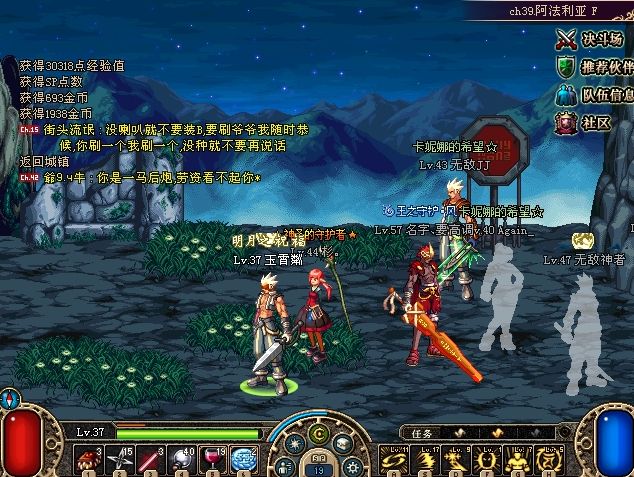Use the silver orb item slot

point(184,459)
